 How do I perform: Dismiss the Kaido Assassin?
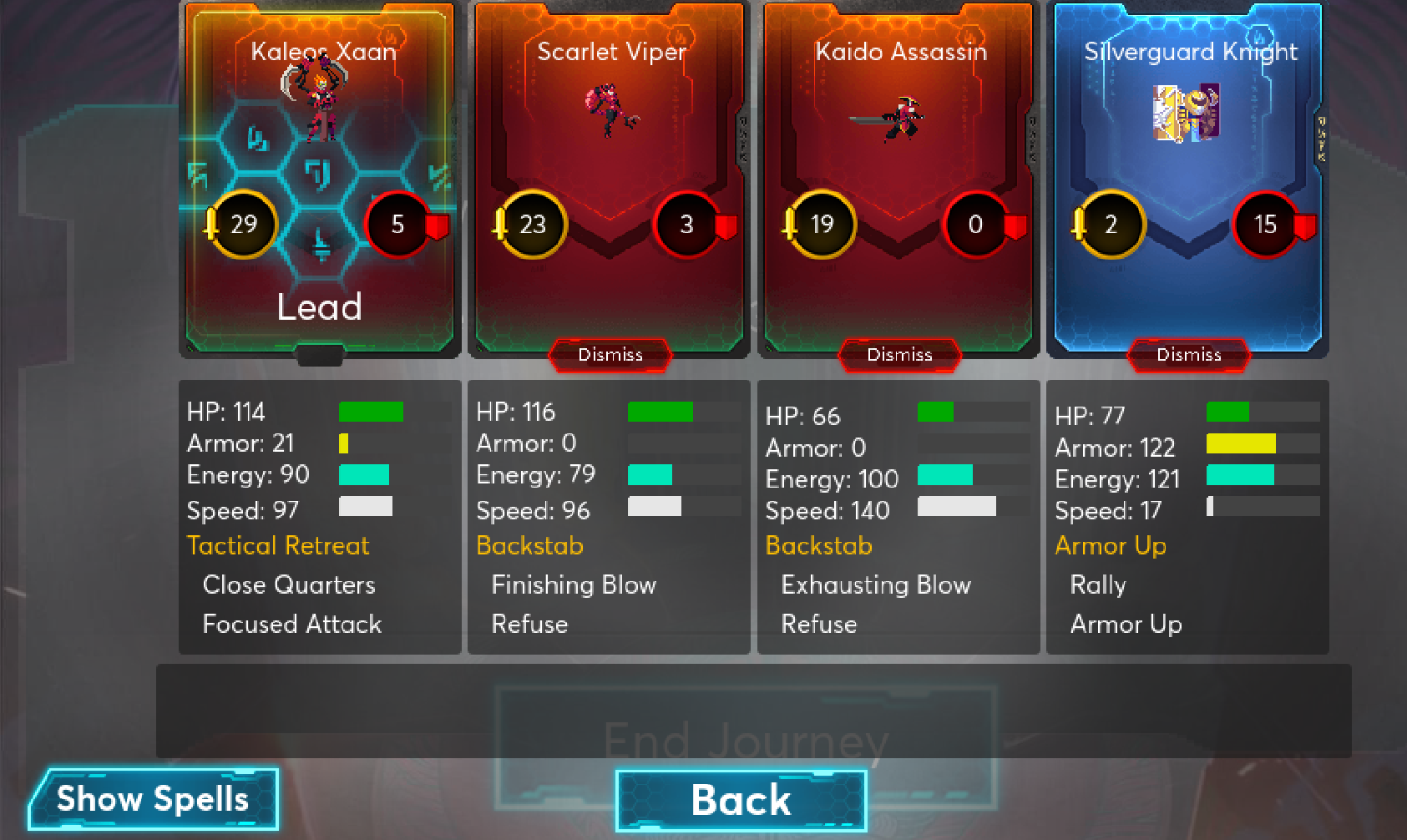pyautogui.click(x=898, y=355)
